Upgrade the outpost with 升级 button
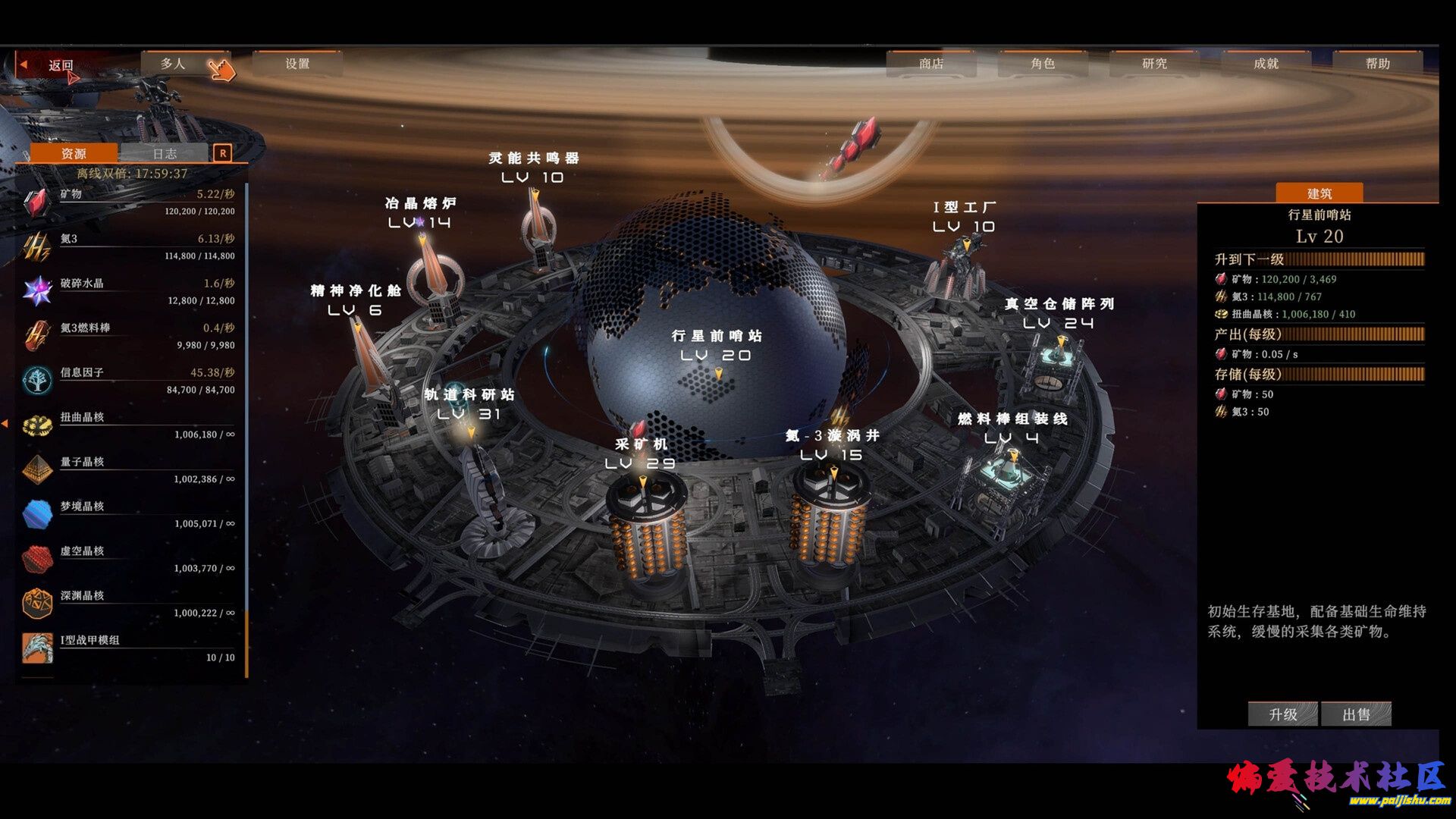The height and width of the screenshot is (819, 1456). tap(1282, 714)
